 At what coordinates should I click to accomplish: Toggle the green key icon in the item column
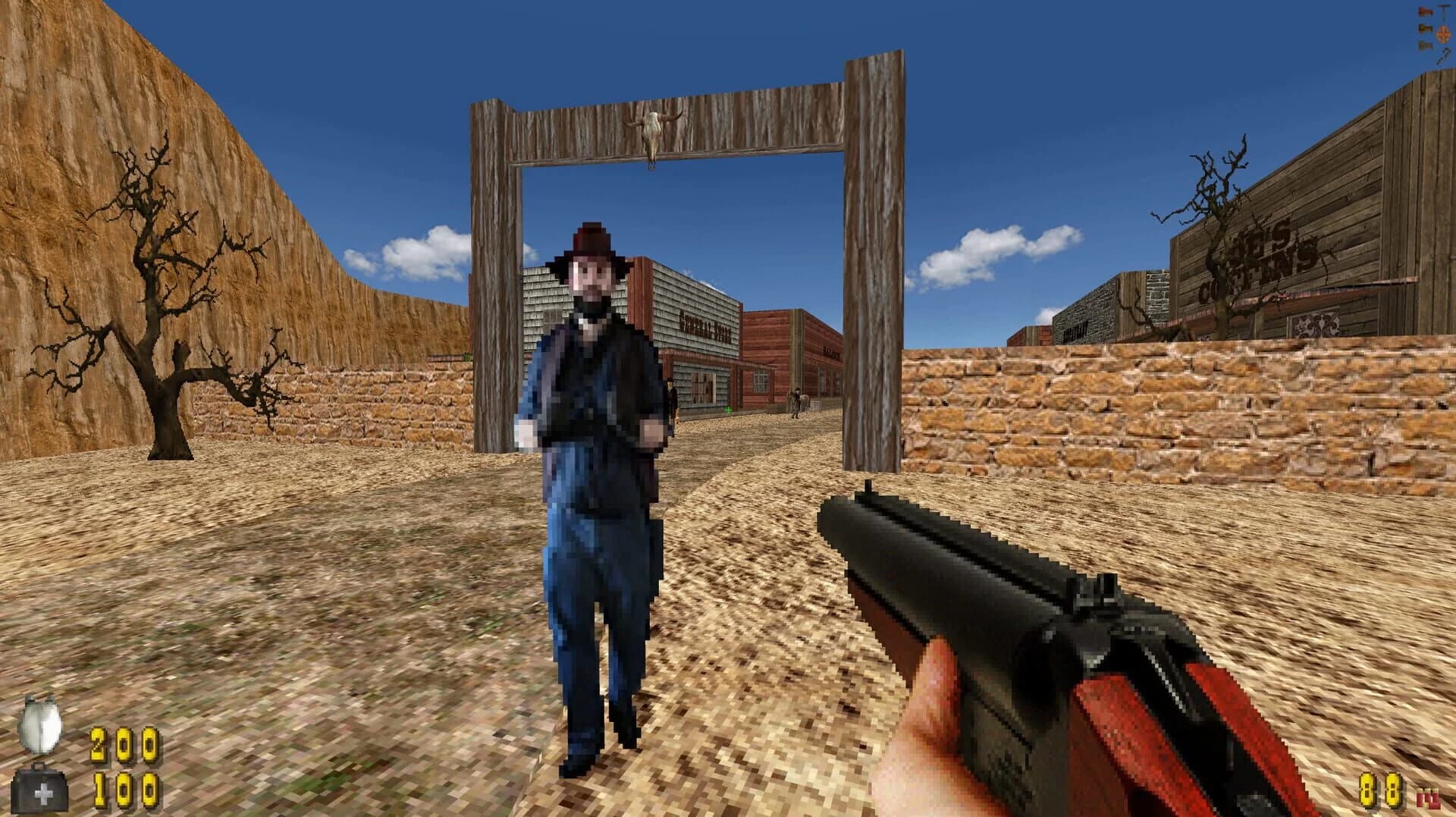coord(1425,46)
